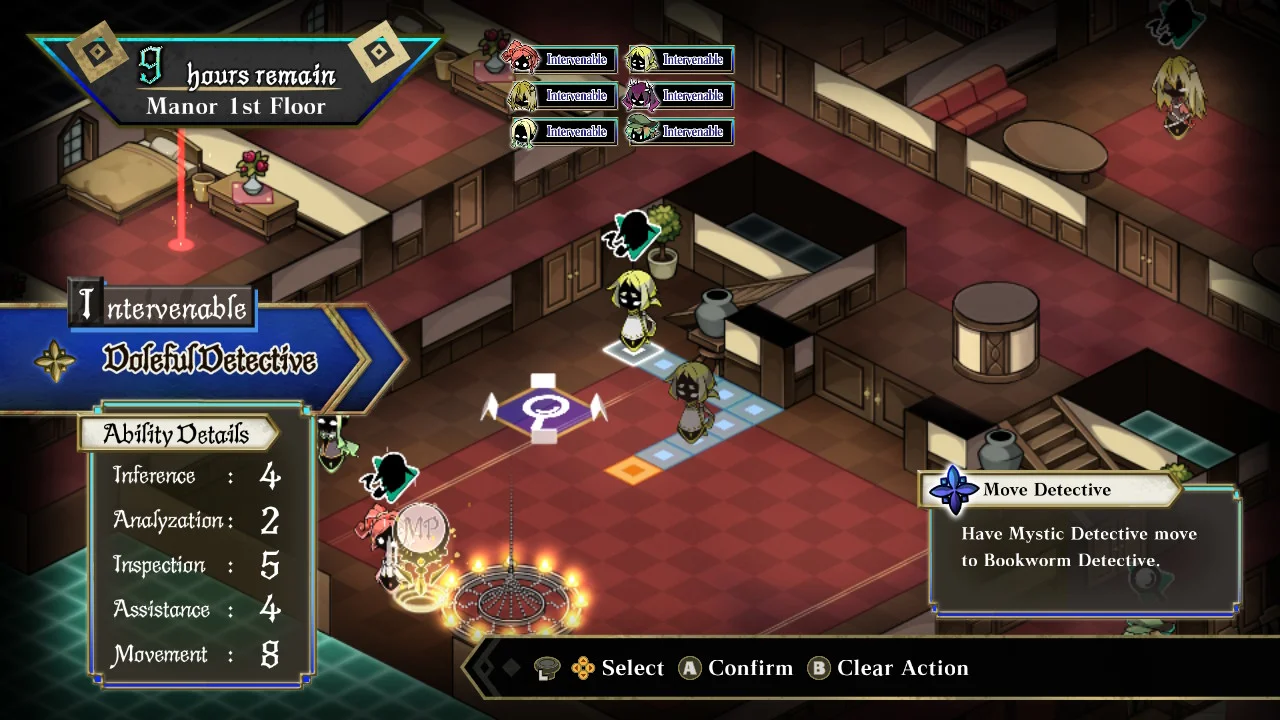Click the purple magnifying-glass cursor tile

coord(542,410)
